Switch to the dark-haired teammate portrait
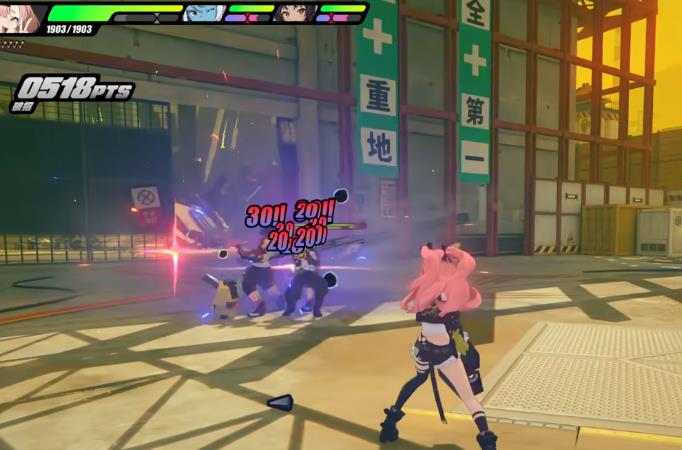Image resolution: width=682 pixels, height=450 pixels. click(x=294, y=13)
